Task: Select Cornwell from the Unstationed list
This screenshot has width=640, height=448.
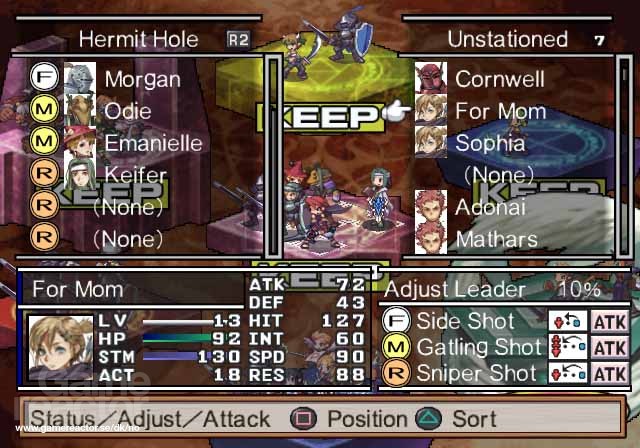Action: tap(498, 79)
